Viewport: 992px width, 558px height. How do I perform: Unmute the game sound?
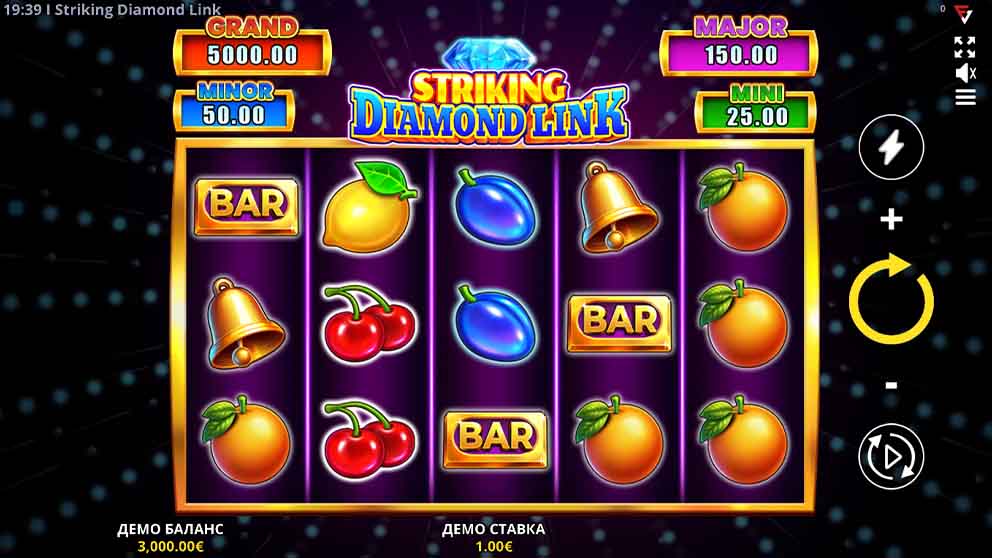pyautogui.click(x=965, y=73)
